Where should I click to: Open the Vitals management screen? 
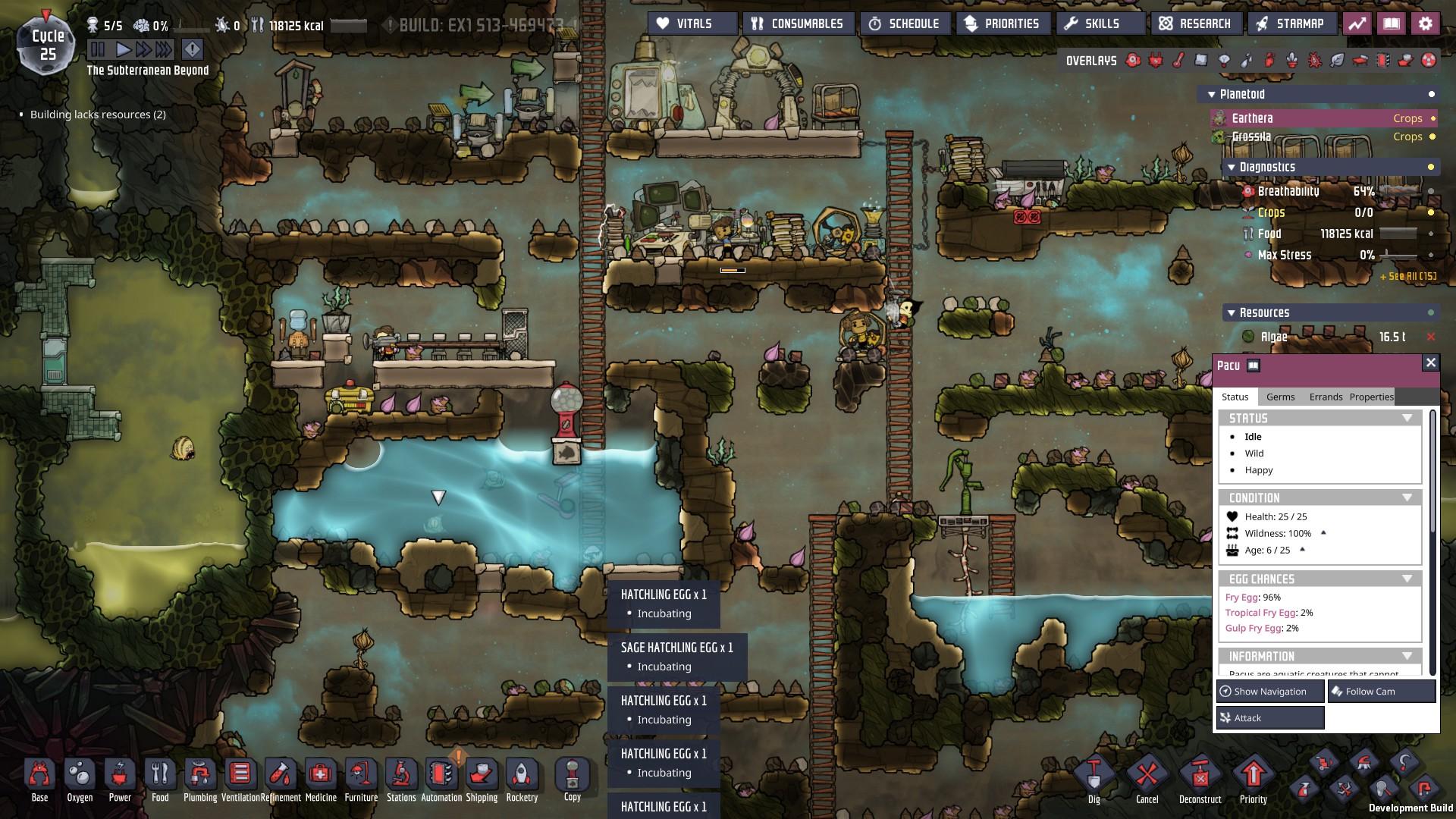point(692,24)
